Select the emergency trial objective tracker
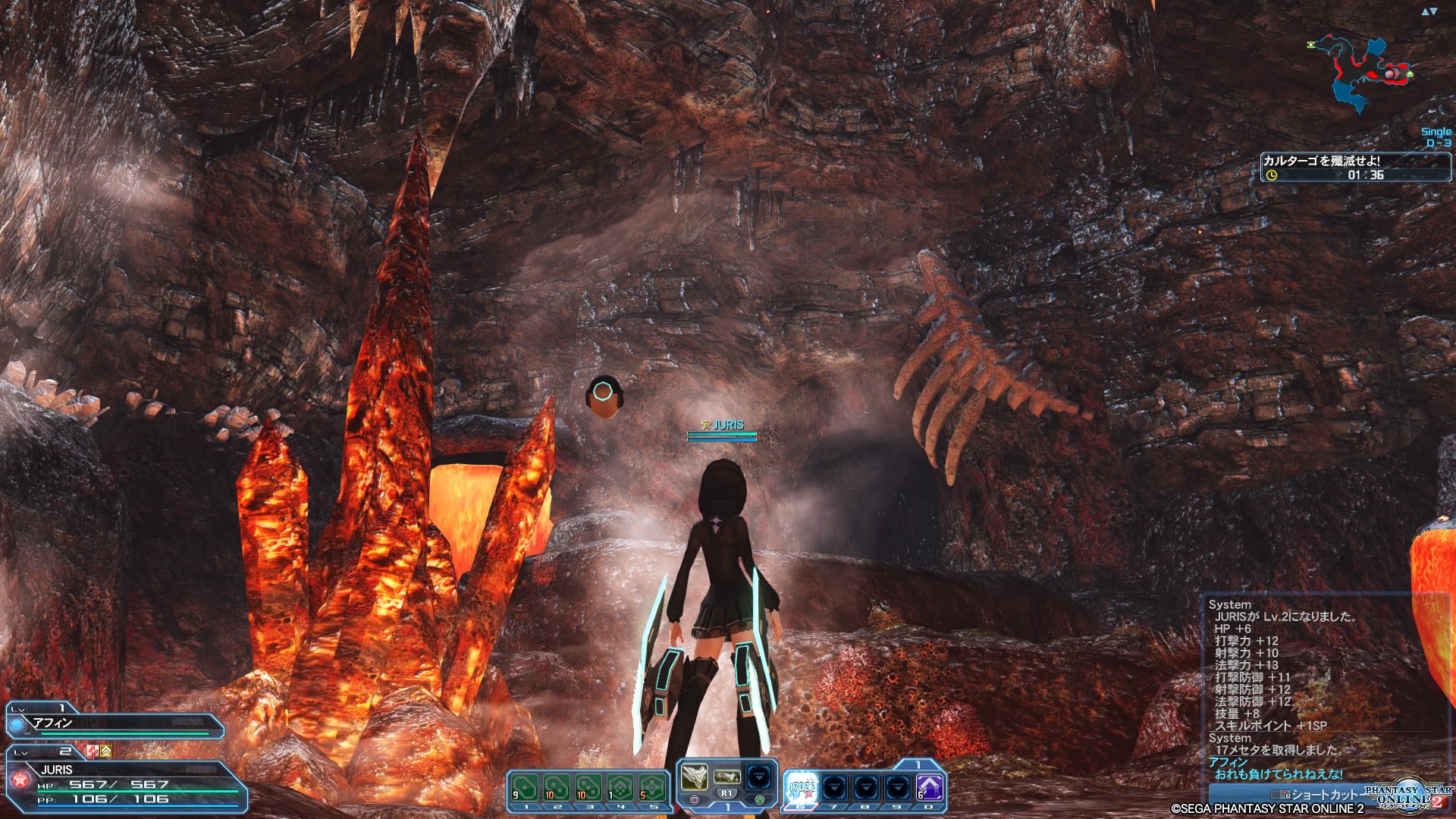Viewport: 1456px width, 819px height. click(1355, 167)
